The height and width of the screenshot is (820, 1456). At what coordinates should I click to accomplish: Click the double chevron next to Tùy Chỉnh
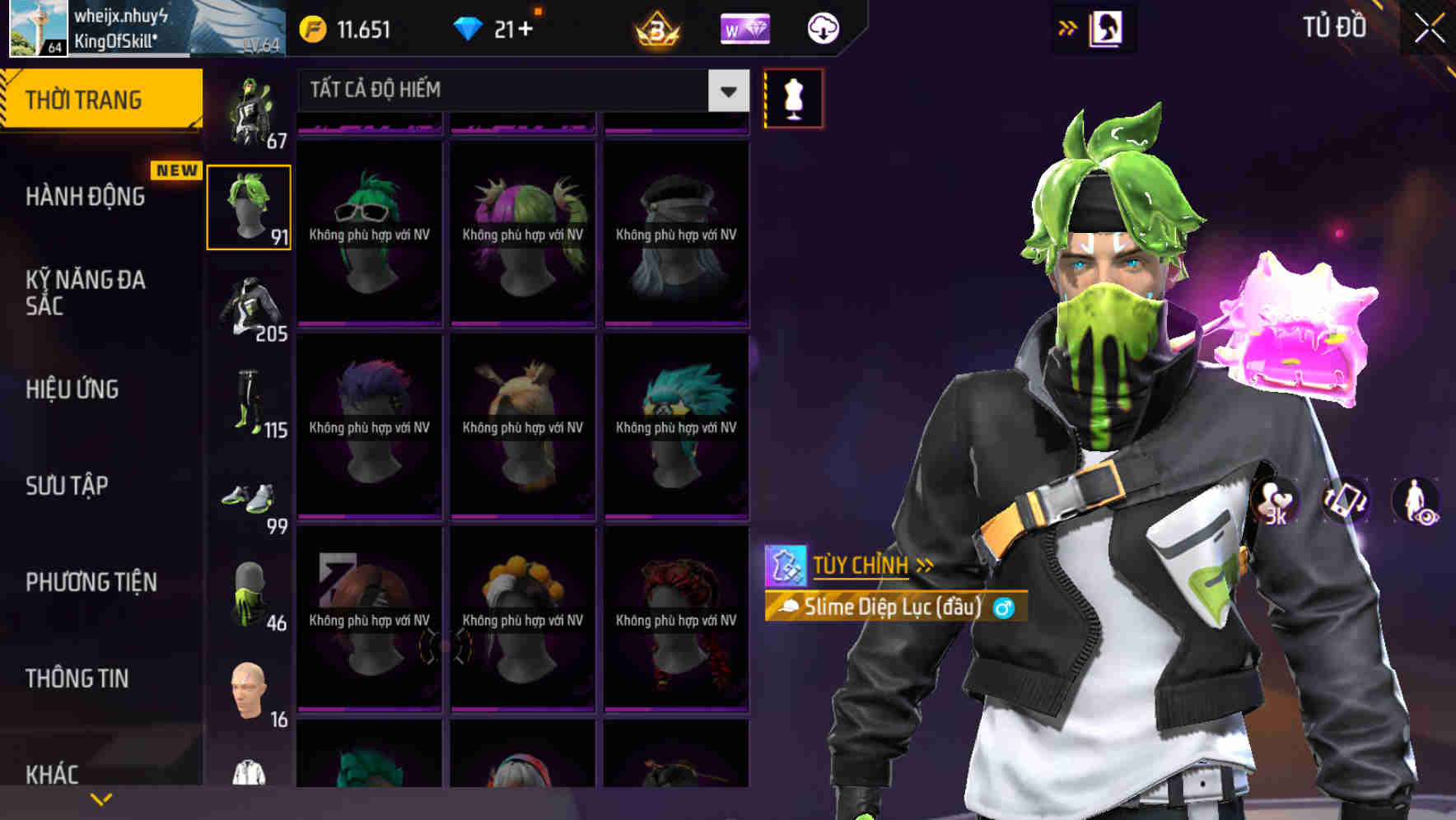[924, 565]
